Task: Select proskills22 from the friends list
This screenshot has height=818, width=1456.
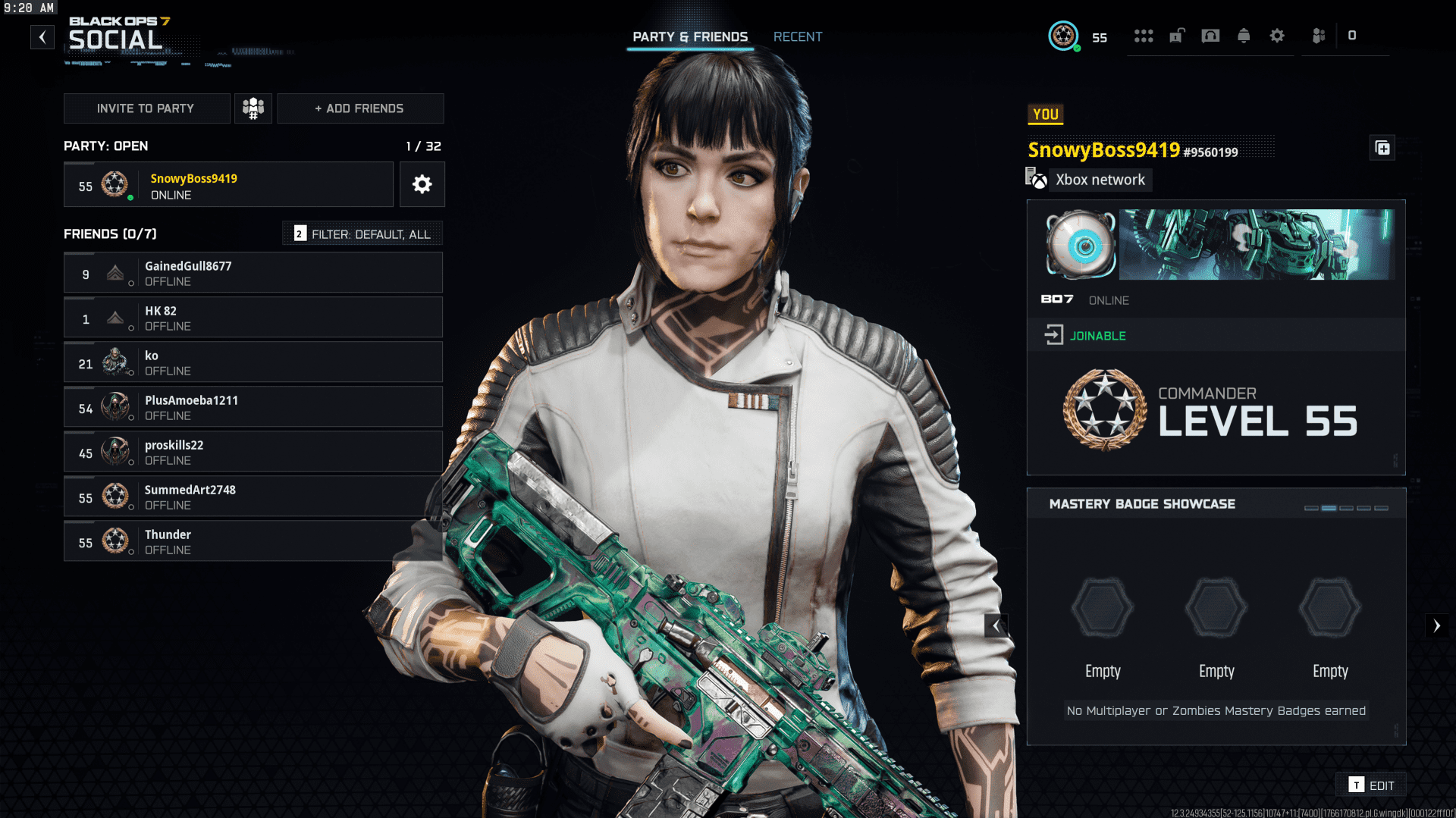Action: tap(253, 452)
